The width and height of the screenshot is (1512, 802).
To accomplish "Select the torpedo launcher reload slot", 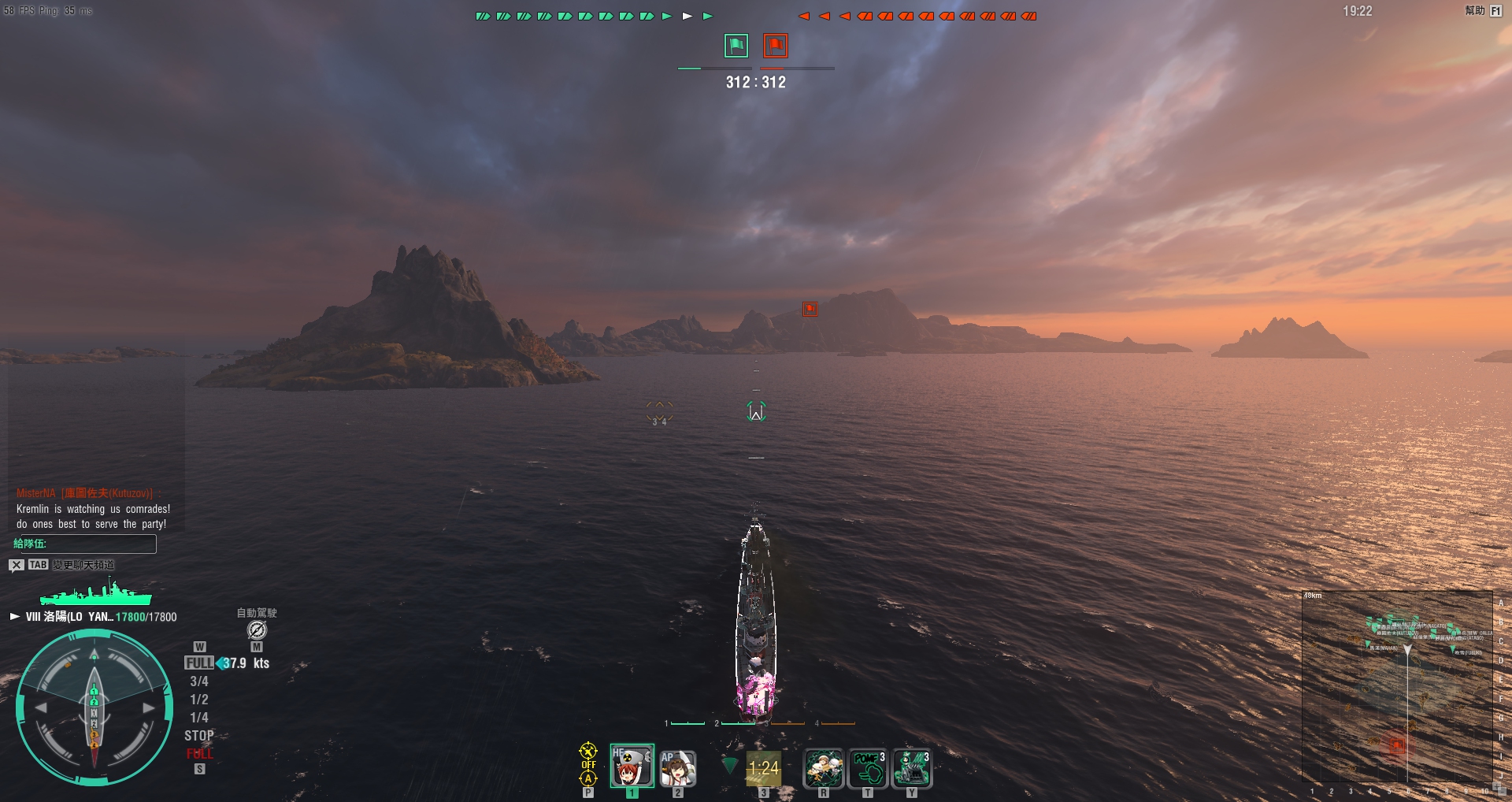I will point(763,768).
